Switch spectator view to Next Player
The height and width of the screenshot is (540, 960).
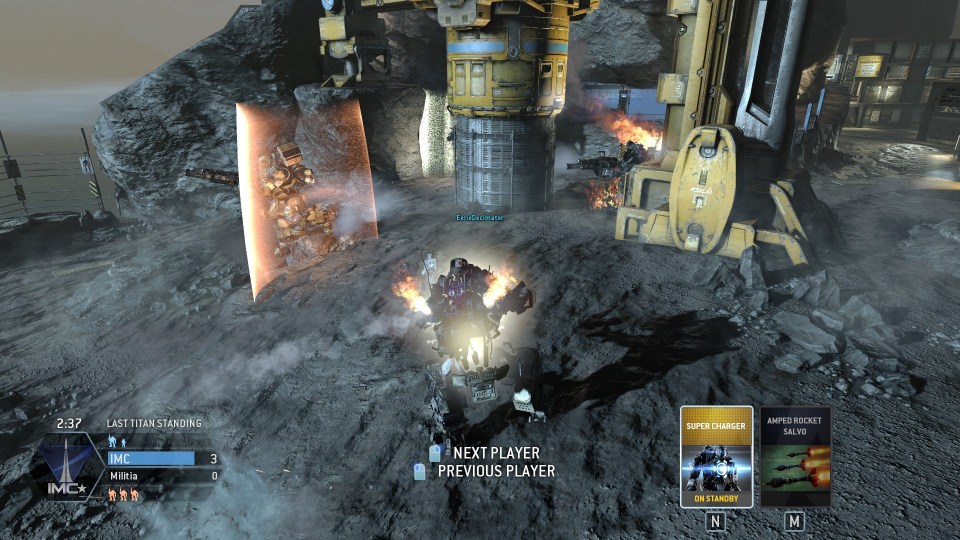[x=495, y=453]
